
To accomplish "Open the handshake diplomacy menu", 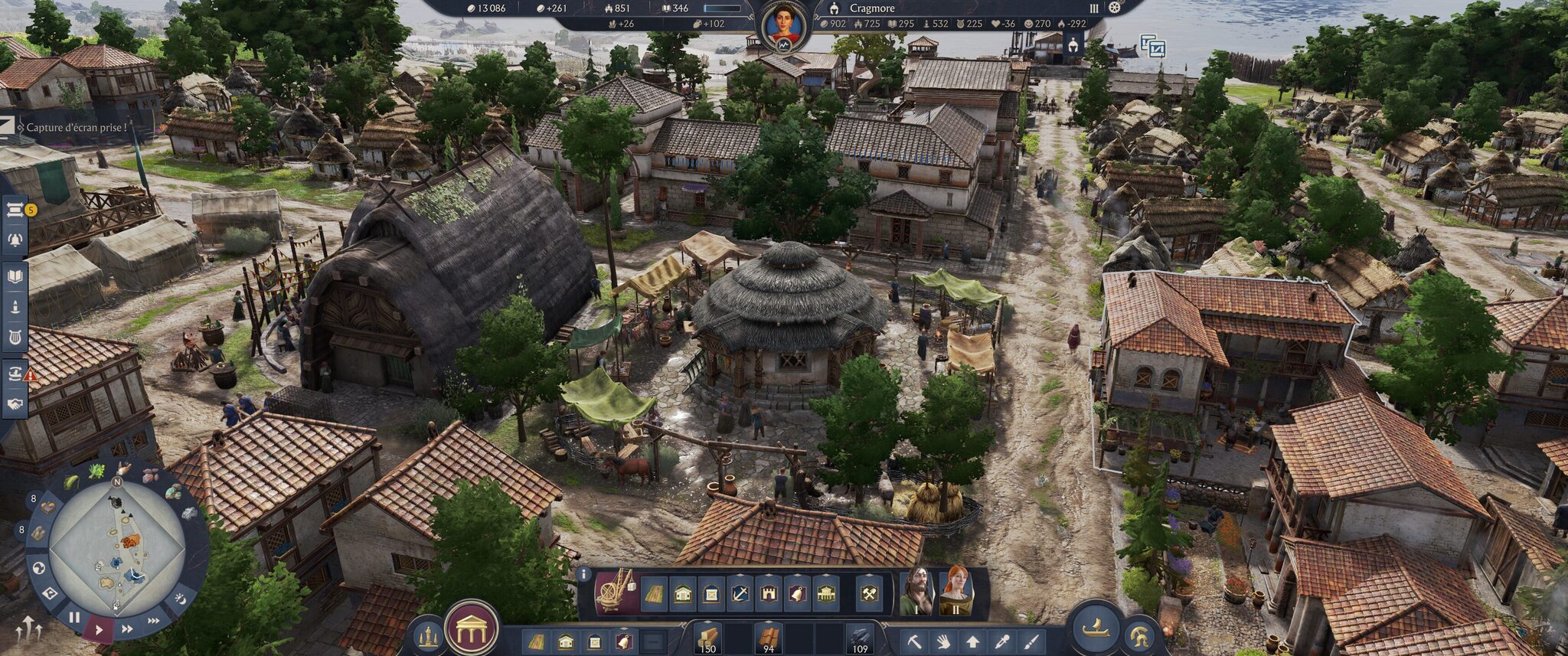I will pyautogui.click(x=15, y=403).
